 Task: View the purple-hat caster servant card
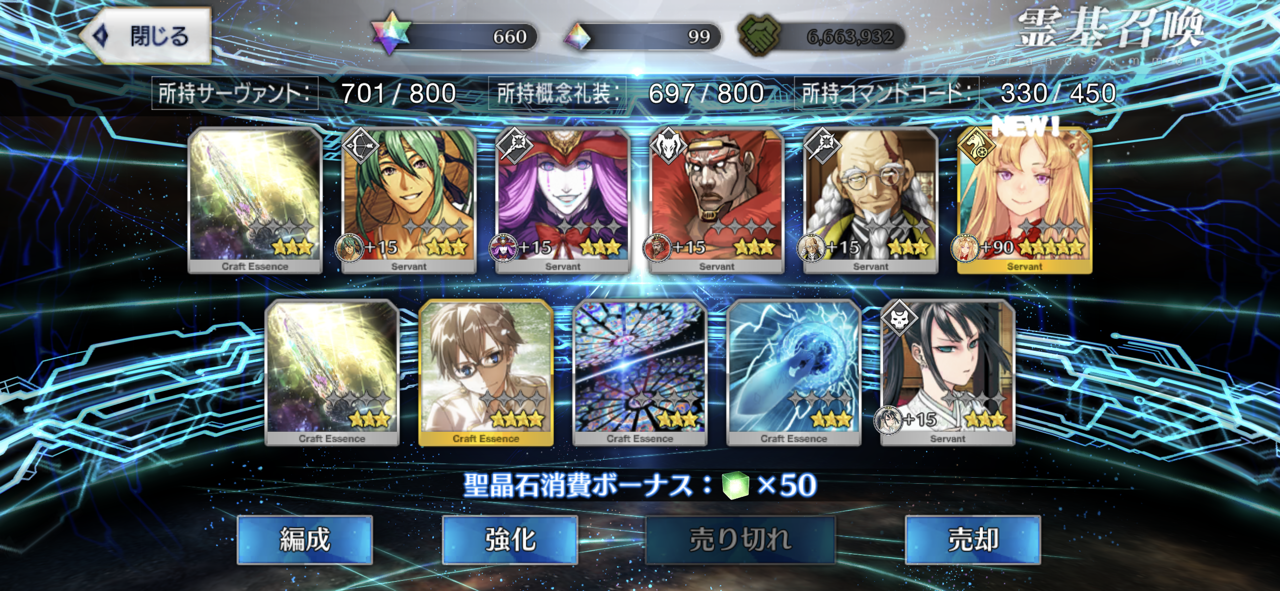[x=563, y=200]
